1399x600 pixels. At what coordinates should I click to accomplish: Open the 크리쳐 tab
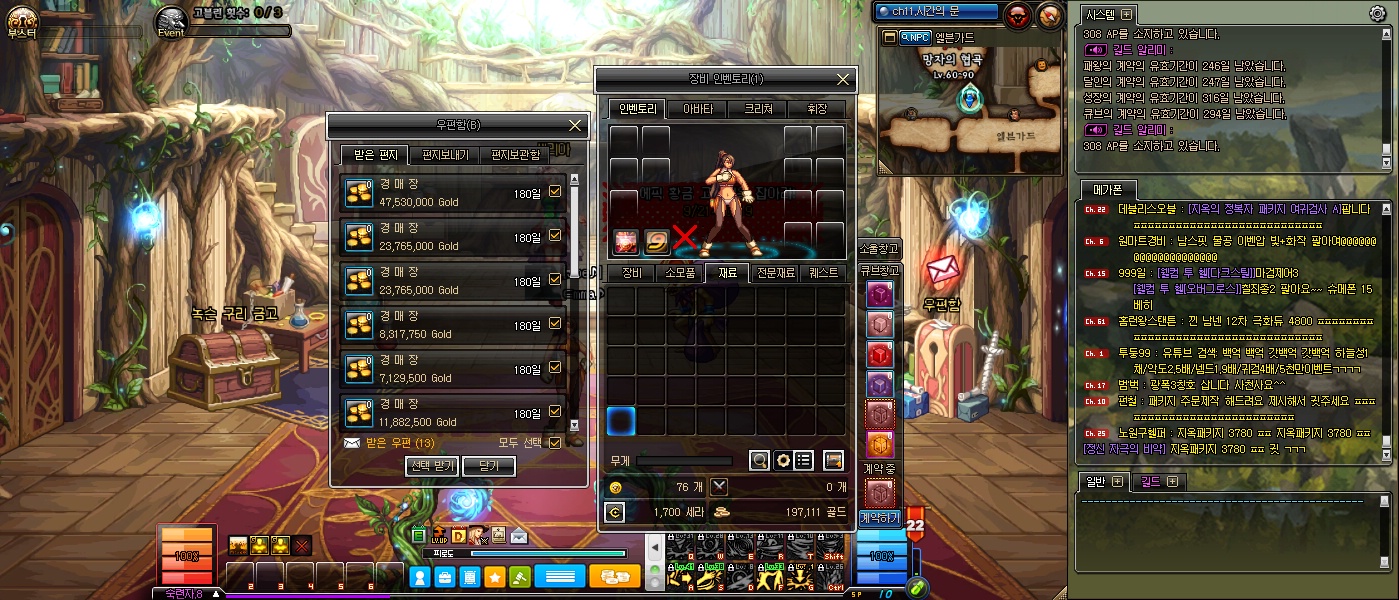(x=757, y=109)
